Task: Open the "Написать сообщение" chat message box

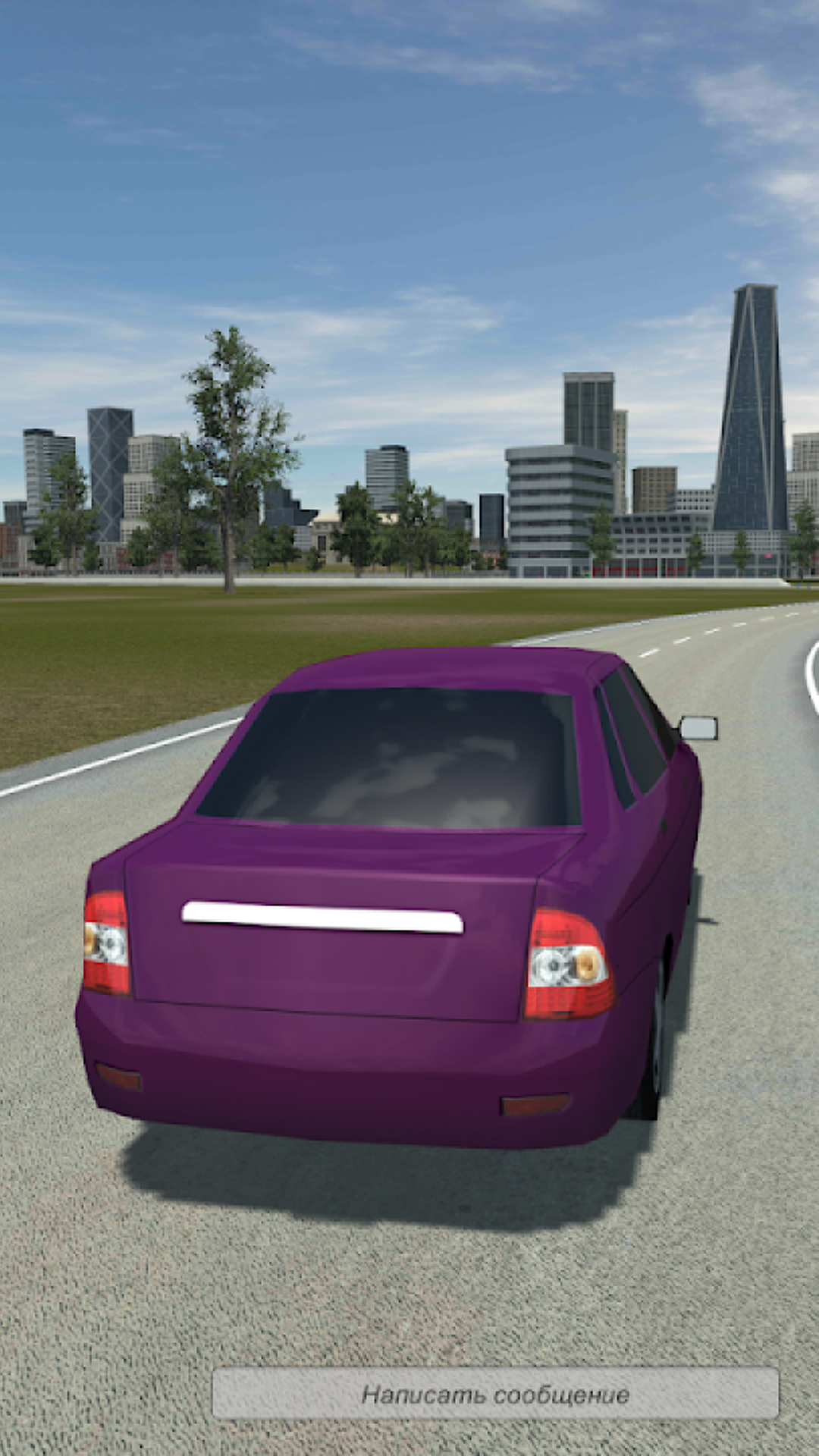Action: click(x=495, y=1394)
